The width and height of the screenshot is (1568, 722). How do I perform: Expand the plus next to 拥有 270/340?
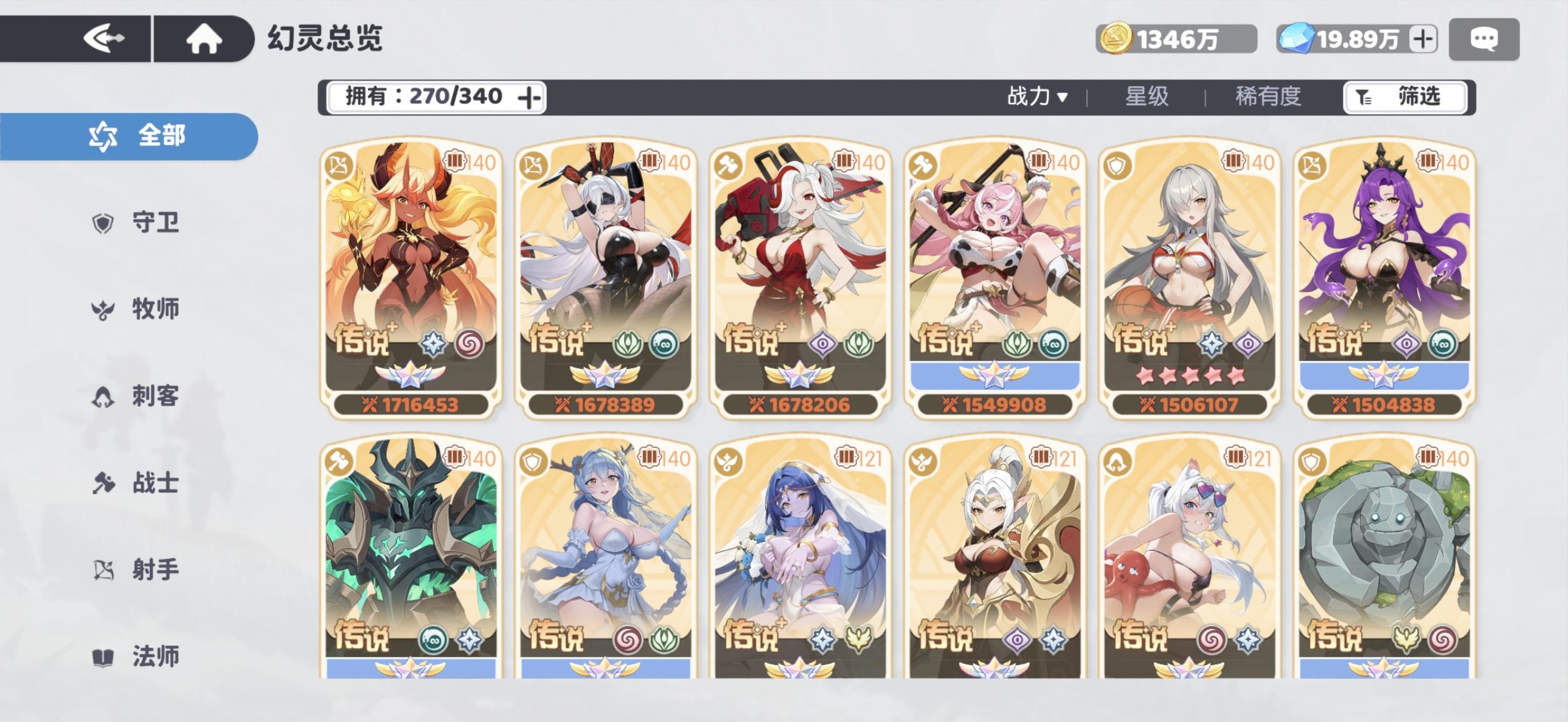528,97
